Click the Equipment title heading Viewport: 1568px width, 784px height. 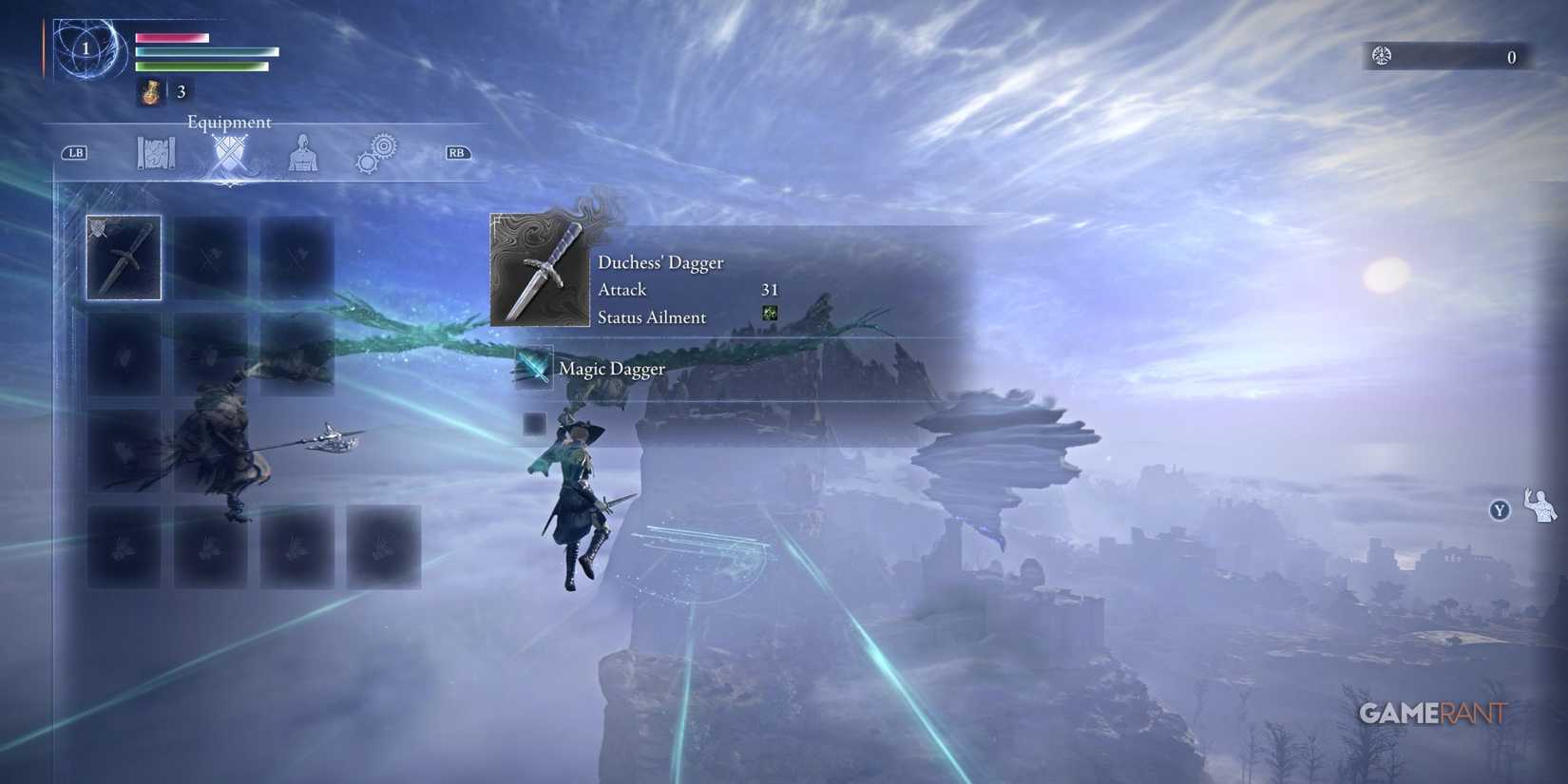pyautogui.click(x=229, y=122)
